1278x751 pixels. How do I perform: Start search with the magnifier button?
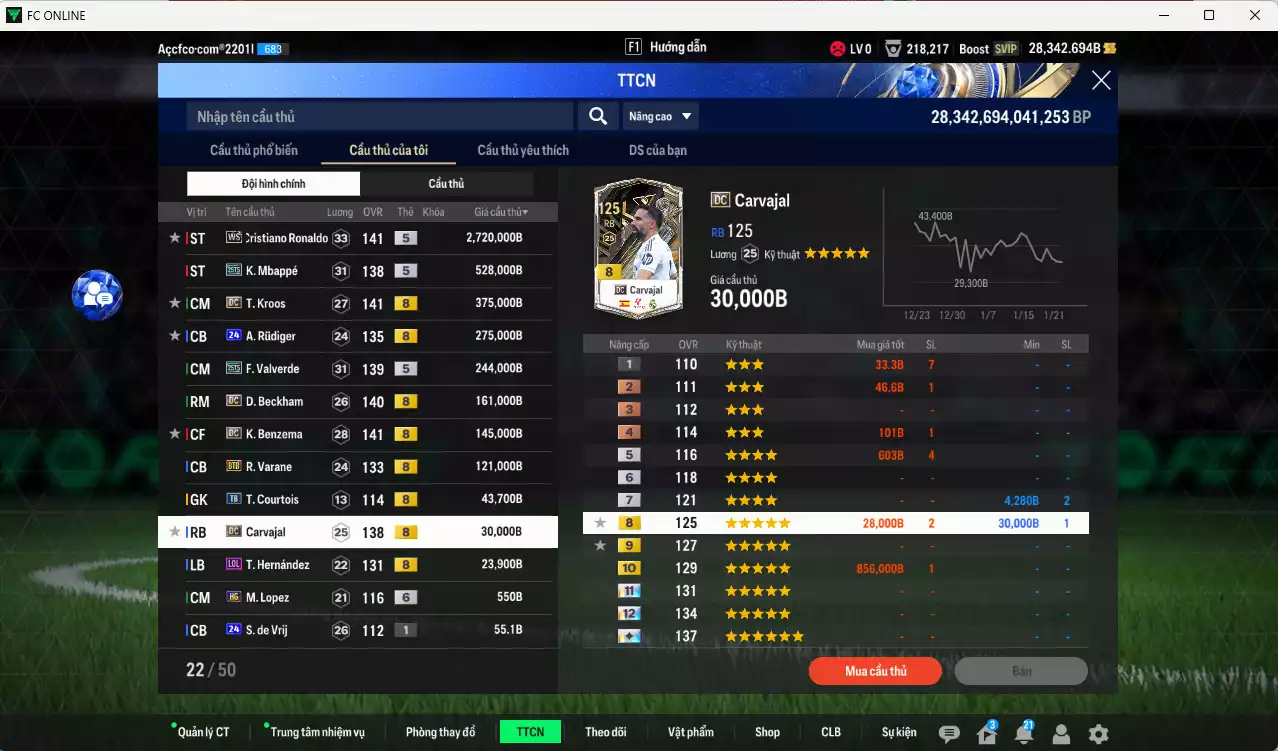coord(598,117)
